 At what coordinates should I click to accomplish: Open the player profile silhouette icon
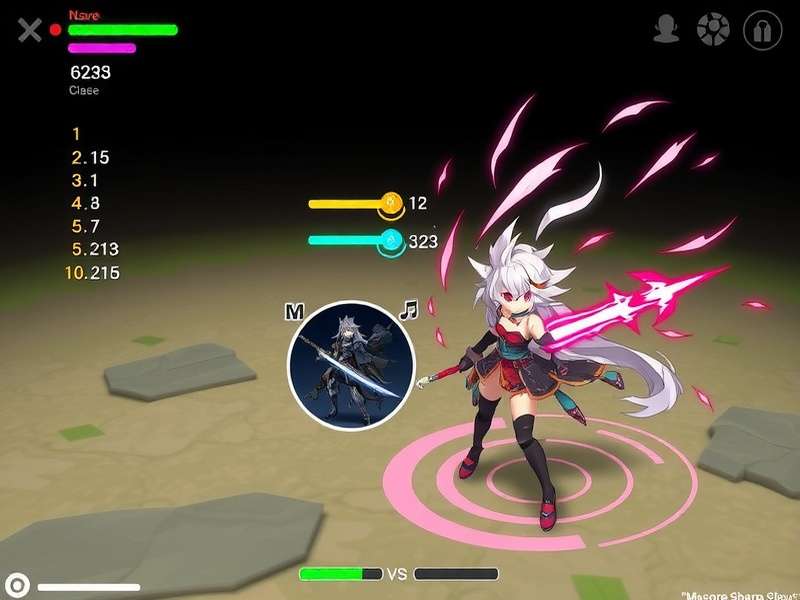pyautogui.click(x=666, y=30)
